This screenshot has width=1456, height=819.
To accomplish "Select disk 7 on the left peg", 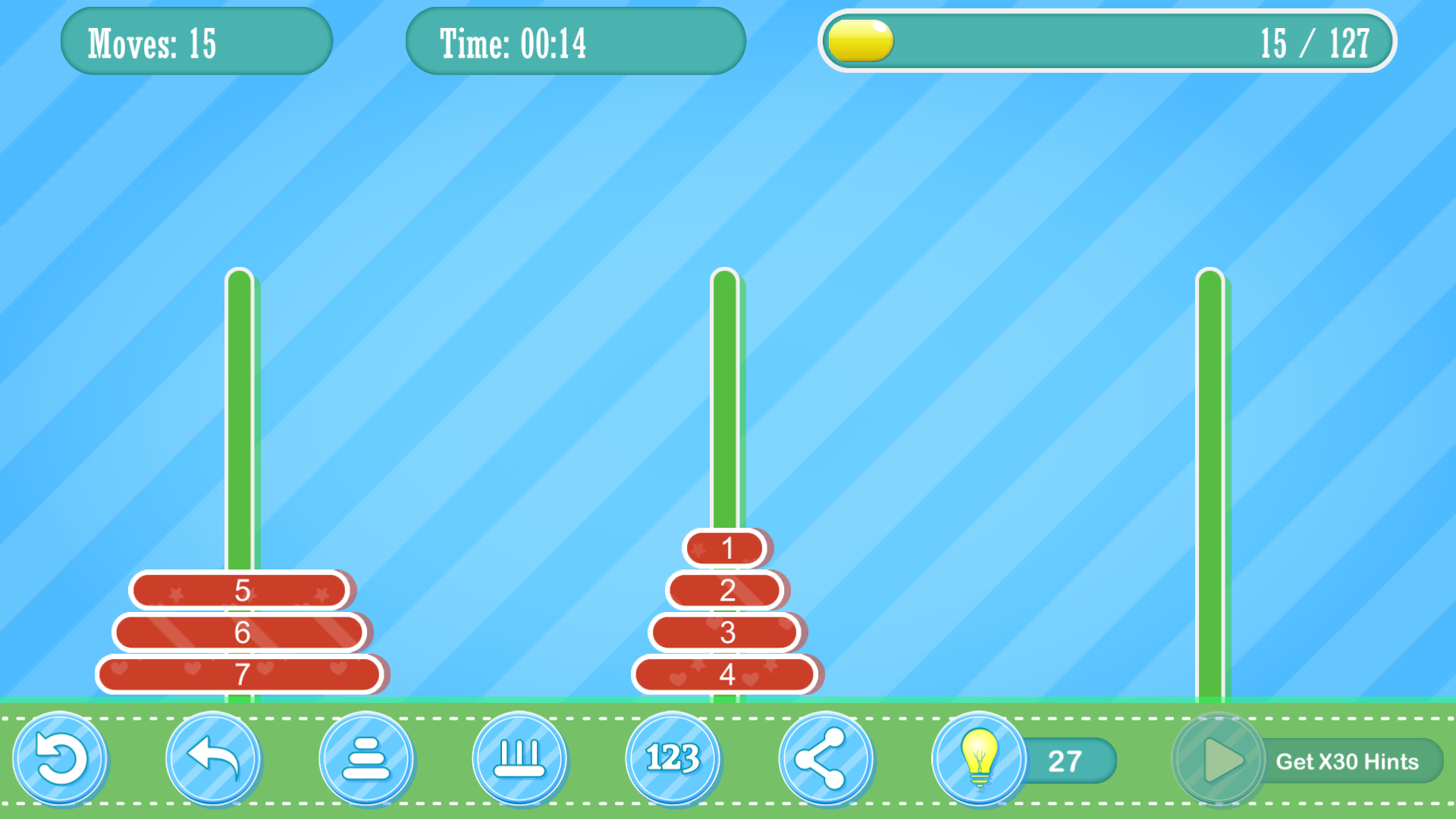I will point(241,672).
